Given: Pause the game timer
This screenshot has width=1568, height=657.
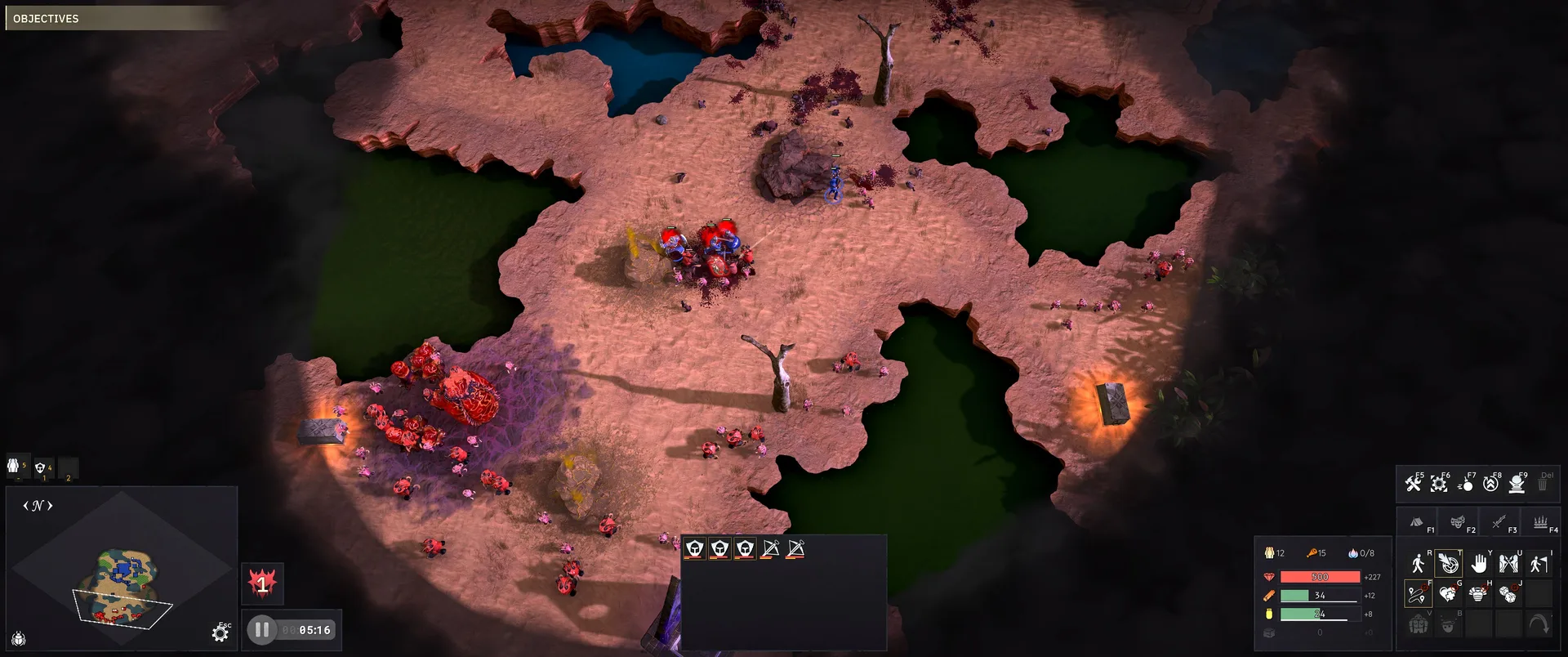Looking at the screenshot, I should [262, 630].
